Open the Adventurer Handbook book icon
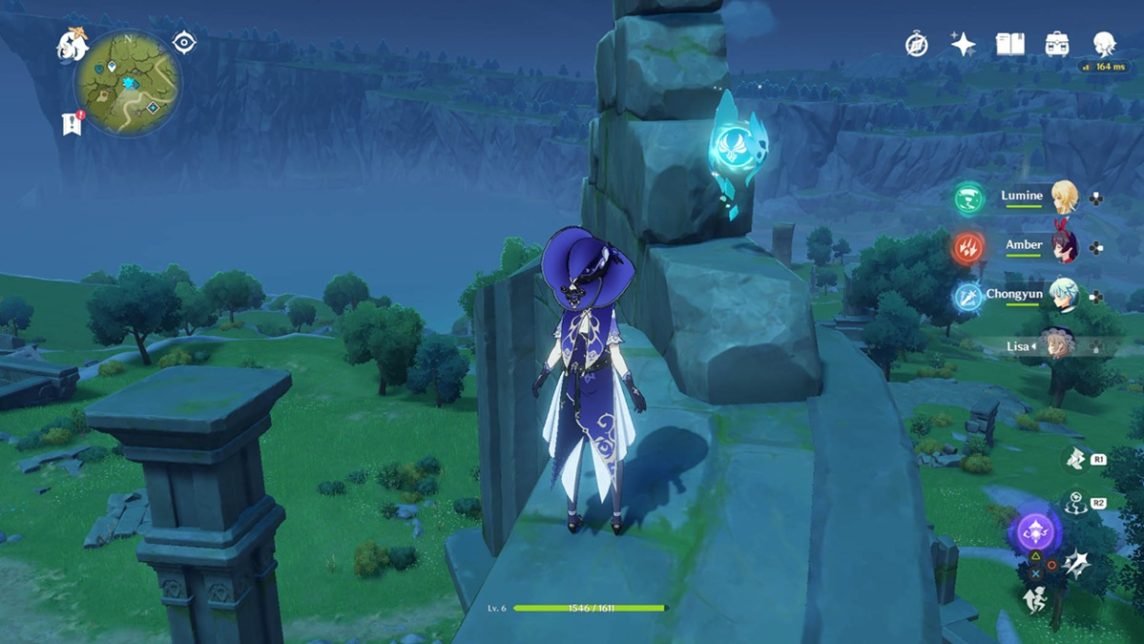The height and width of the screenshot is (644, 1144). [1010, 44]
